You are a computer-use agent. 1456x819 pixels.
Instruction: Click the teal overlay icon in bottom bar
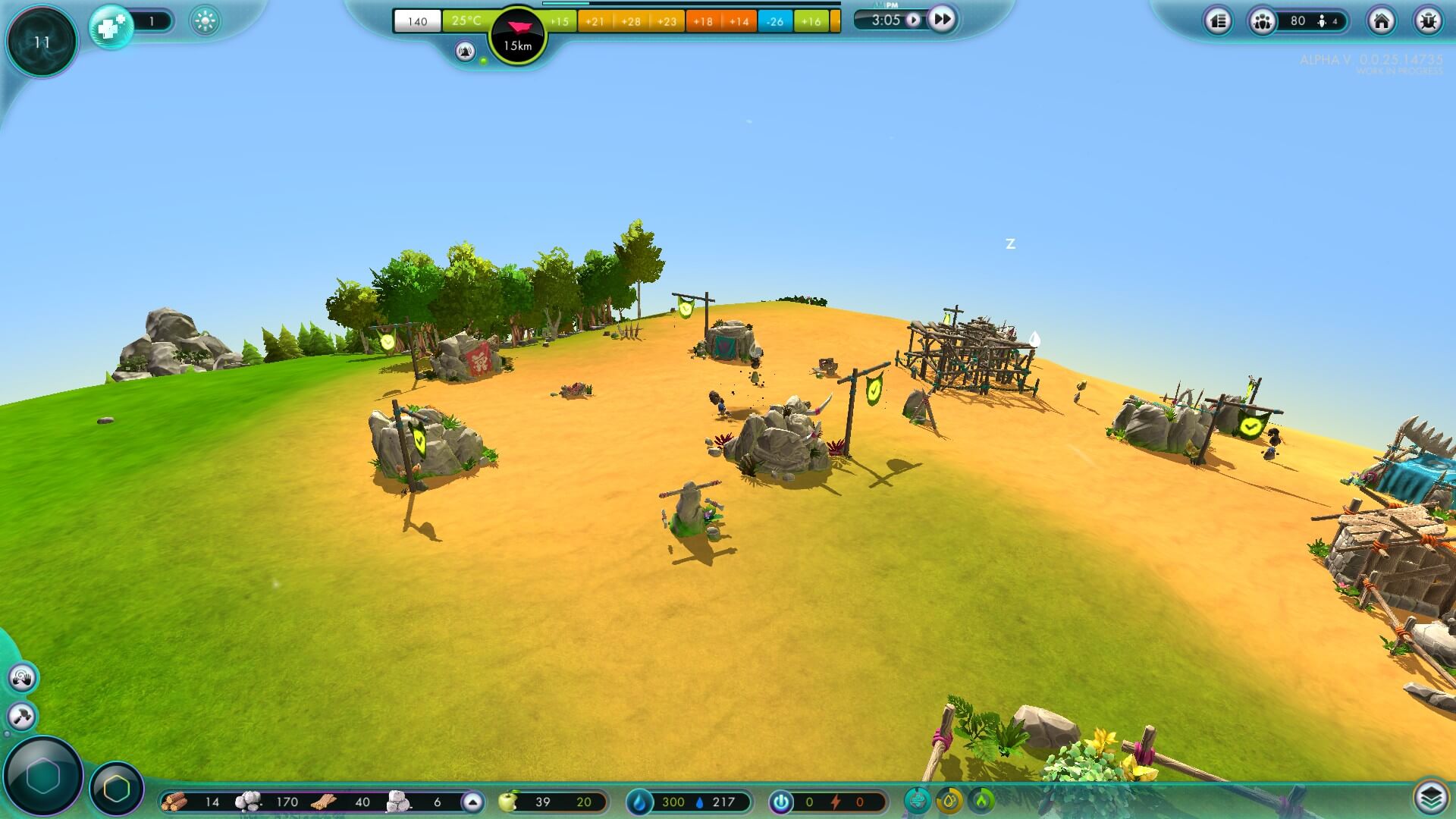(918, 800)
